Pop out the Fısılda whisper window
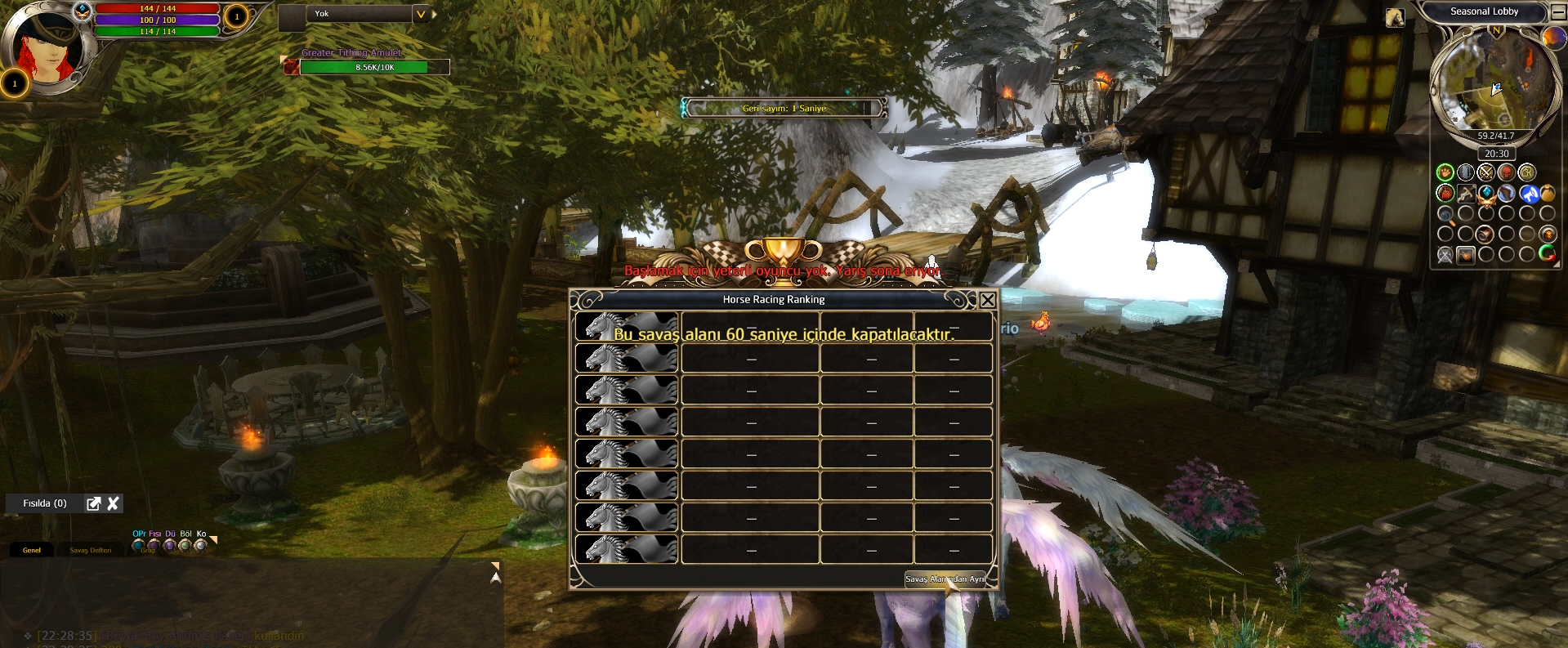Screen dimensions: 1568x648 94,503
